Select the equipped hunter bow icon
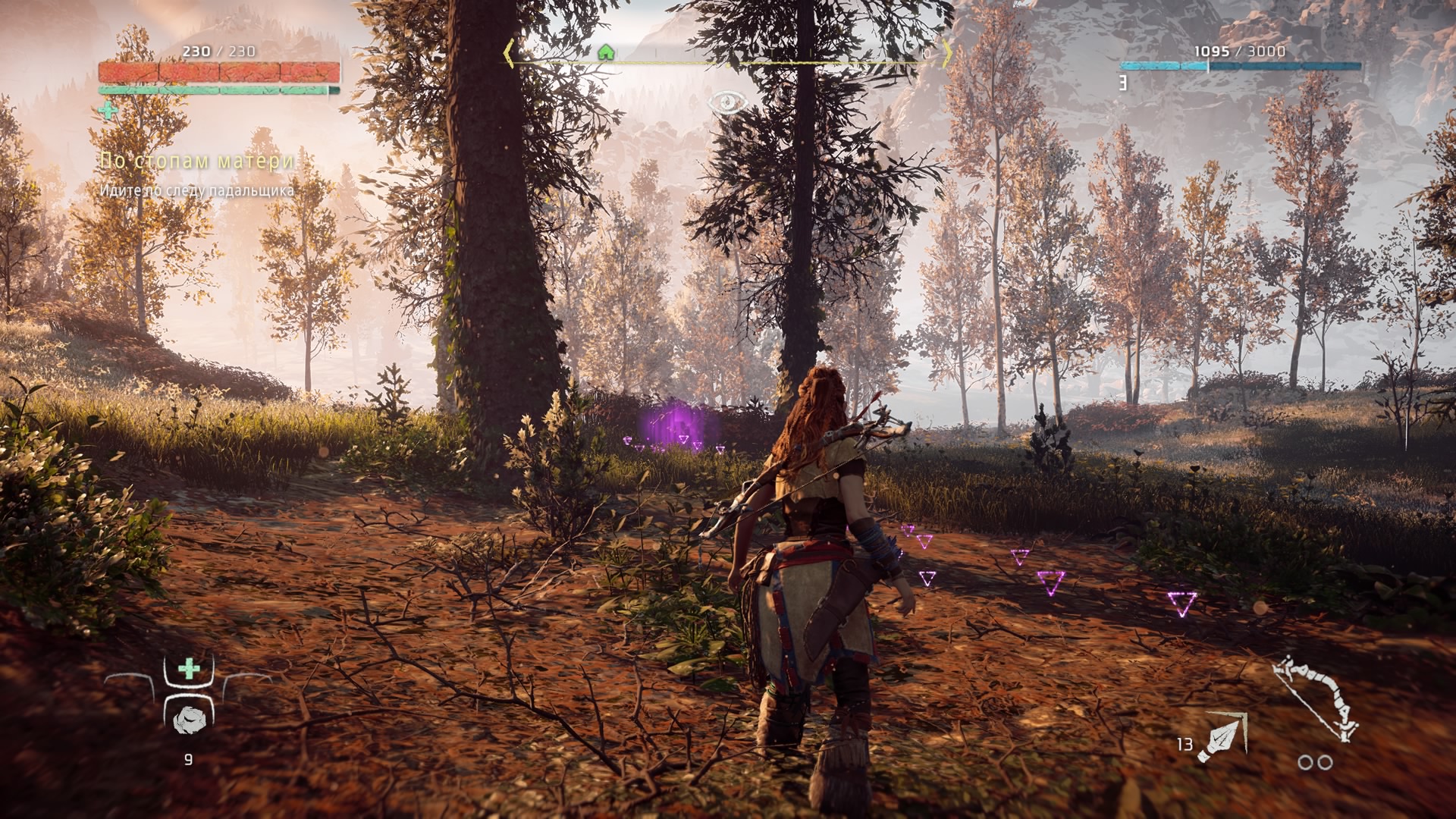The image size is (1456, 819). click(1315, 698)
